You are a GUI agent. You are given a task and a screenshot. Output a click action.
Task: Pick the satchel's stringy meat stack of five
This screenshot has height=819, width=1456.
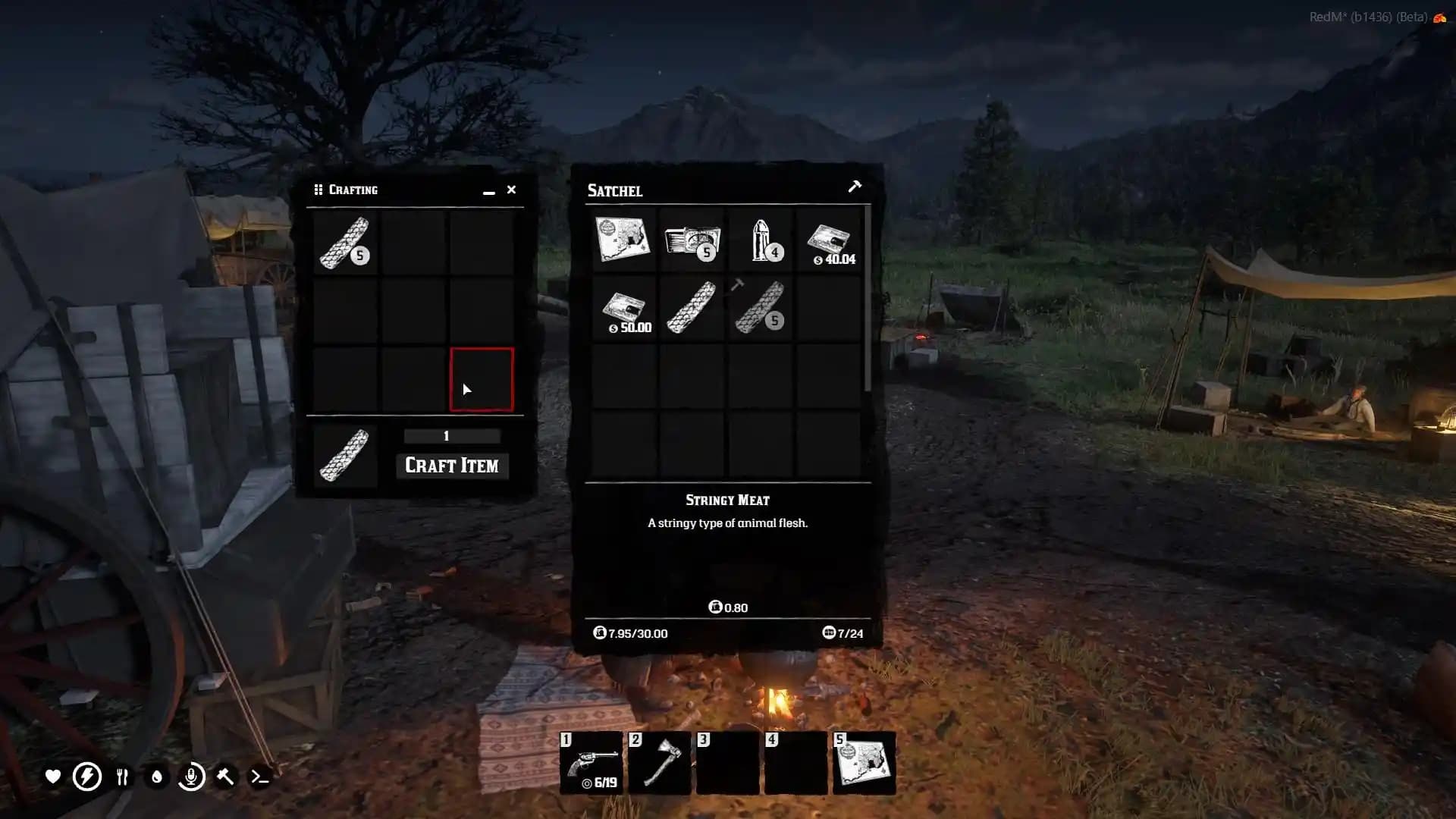[x=760, y=308]
